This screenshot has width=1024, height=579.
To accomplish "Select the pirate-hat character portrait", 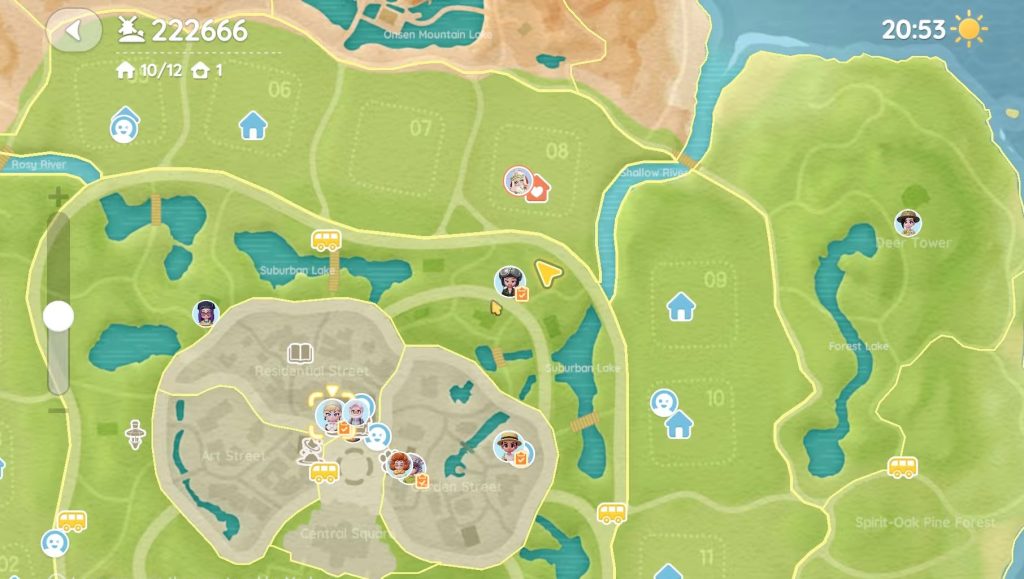I will tap(510, 281).
